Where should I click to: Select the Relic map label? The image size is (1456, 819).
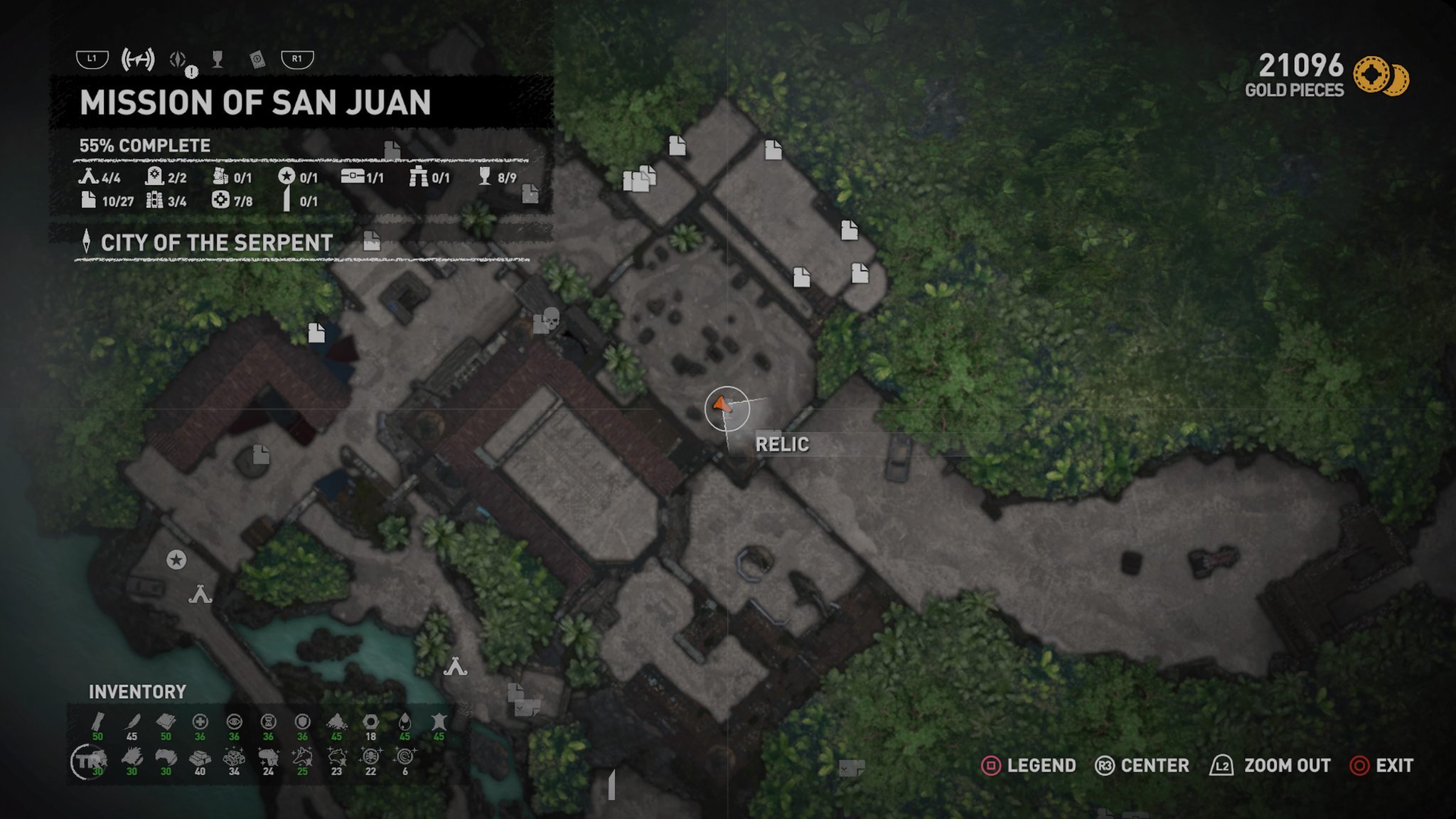click(x=782, y=444)
